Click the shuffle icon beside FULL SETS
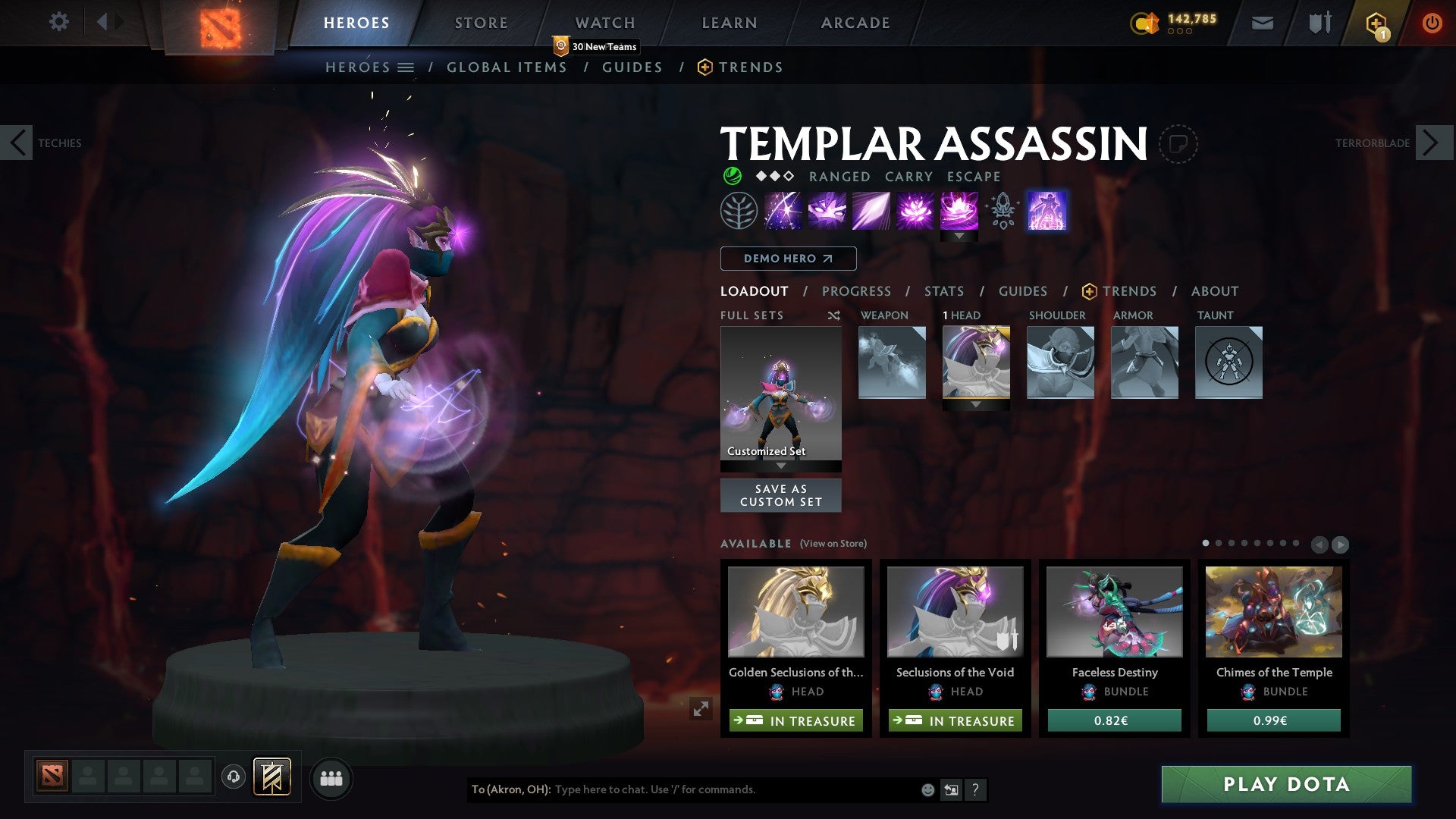The width and height of the screenshot is (1456, 819). 834,315
